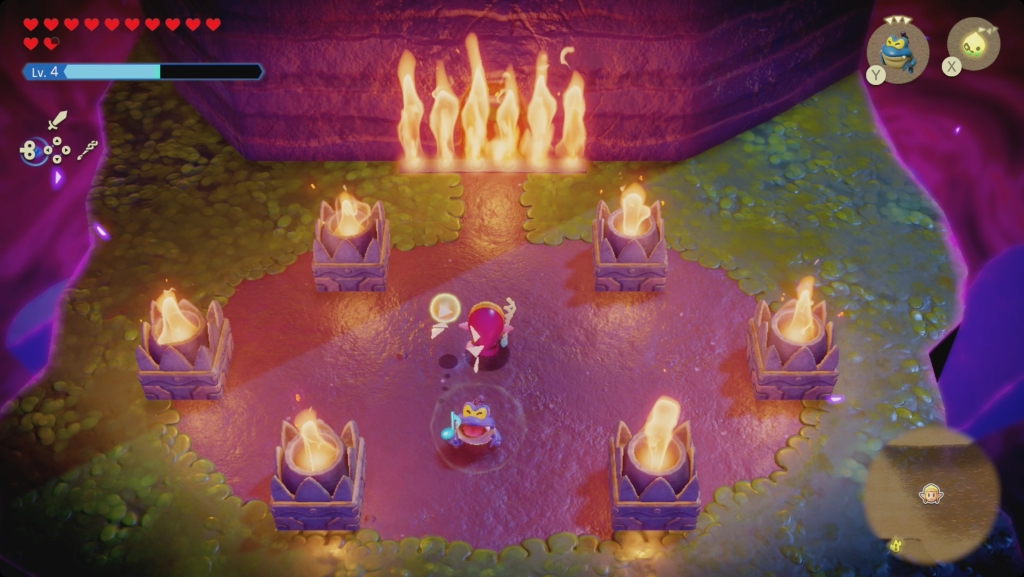Select the Tri Rod staff icon
Screen dimensions: 1024x577
pos(88,150)
